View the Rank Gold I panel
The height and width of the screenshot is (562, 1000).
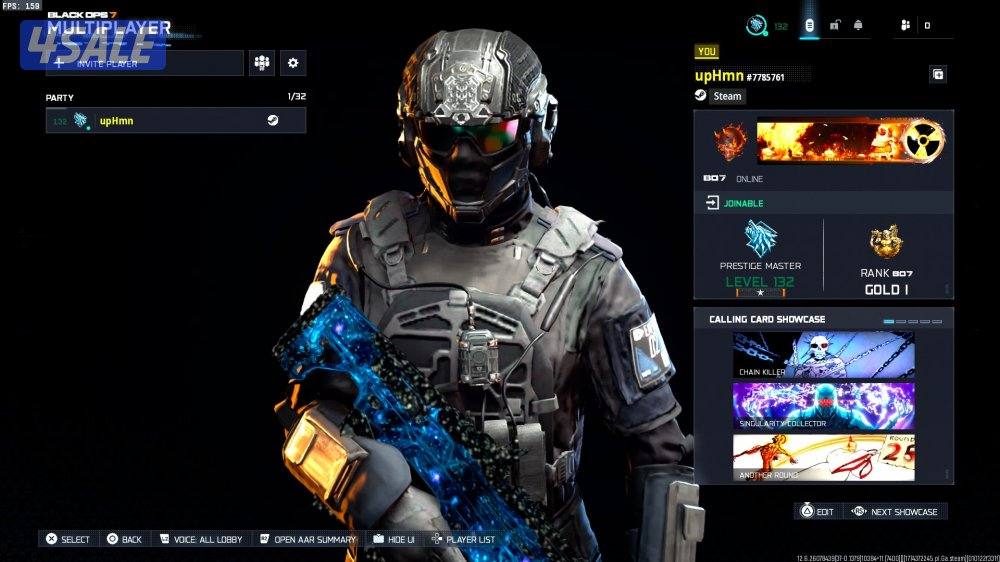tap(886, 258)
